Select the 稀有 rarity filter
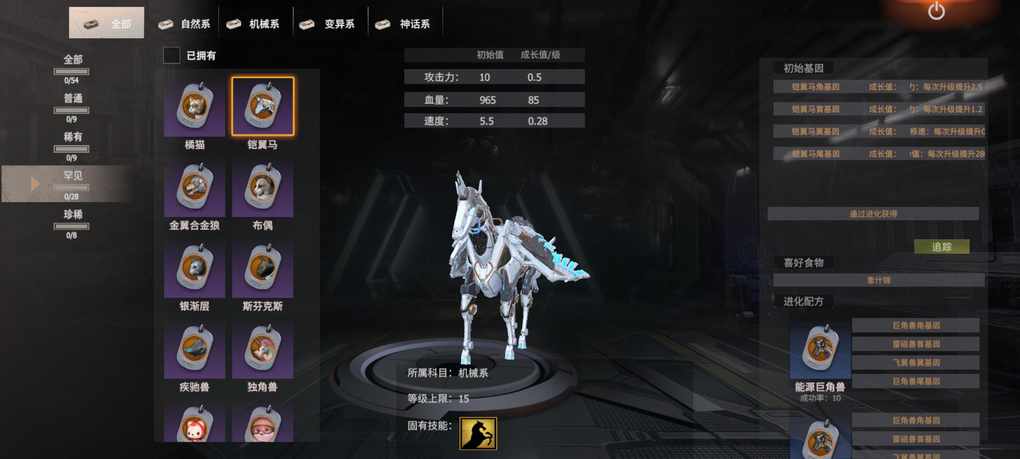The width and height of the screenshot is (1020, 459). click(x=73, y=141)
